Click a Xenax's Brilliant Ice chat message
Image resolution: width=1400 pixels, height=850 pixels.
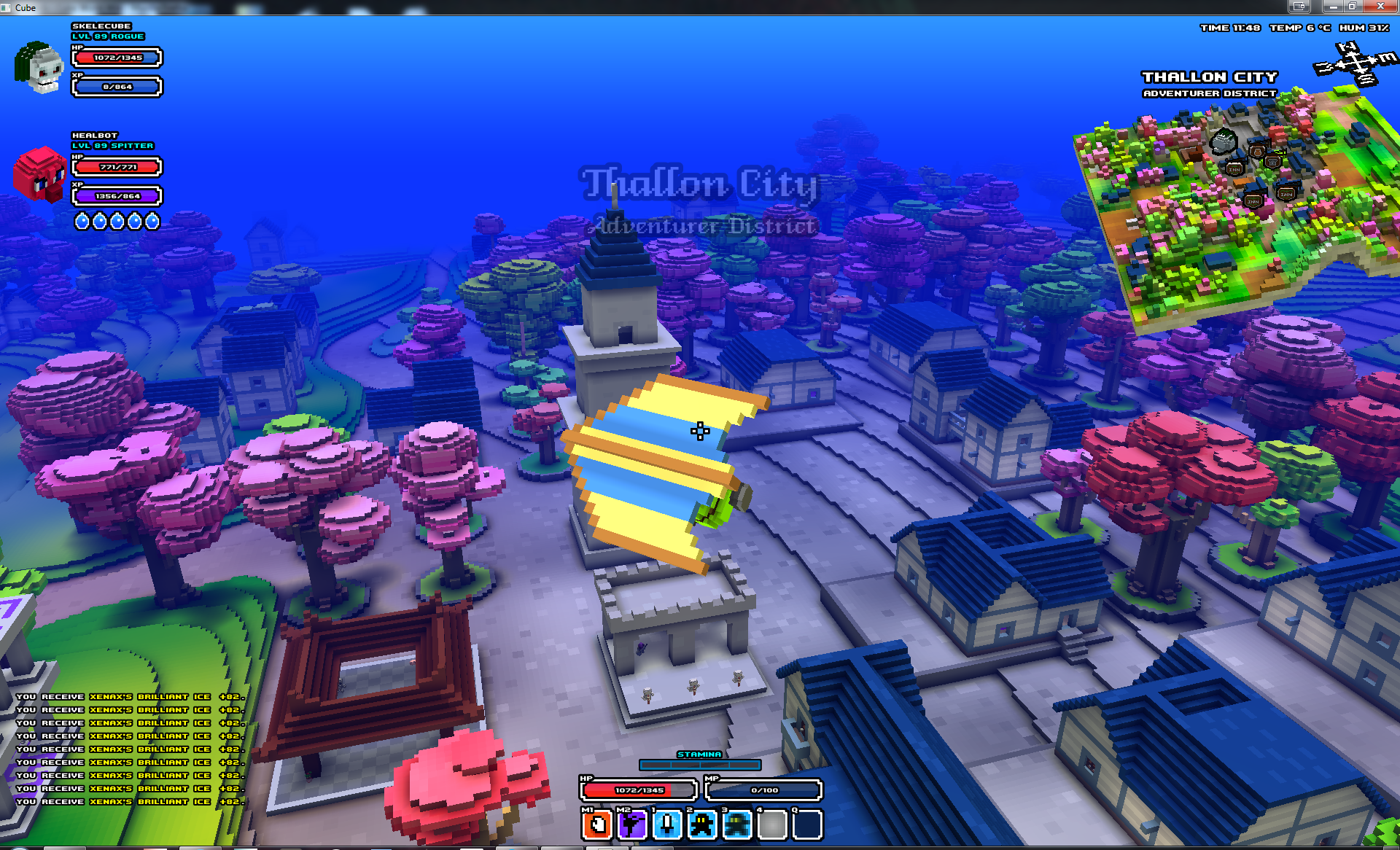tap(131, 749)
